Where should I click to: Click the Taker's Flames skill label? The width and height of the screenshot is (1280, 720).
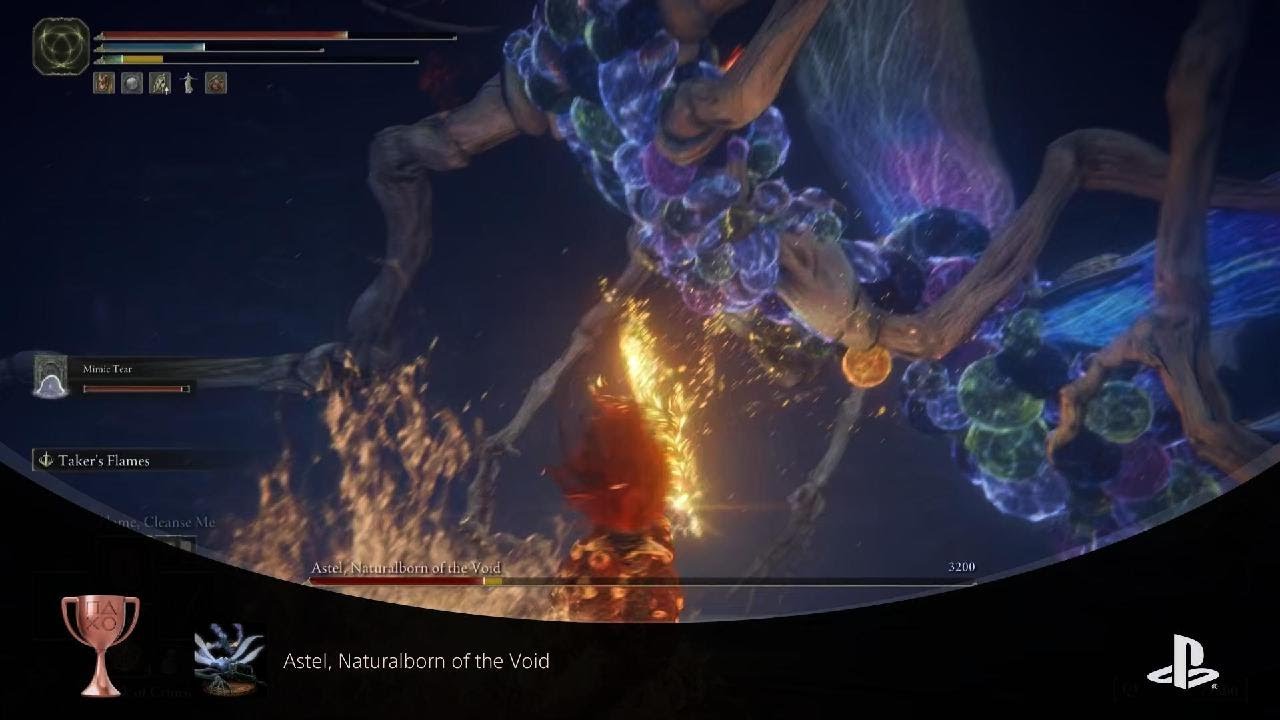coord(105,461)
